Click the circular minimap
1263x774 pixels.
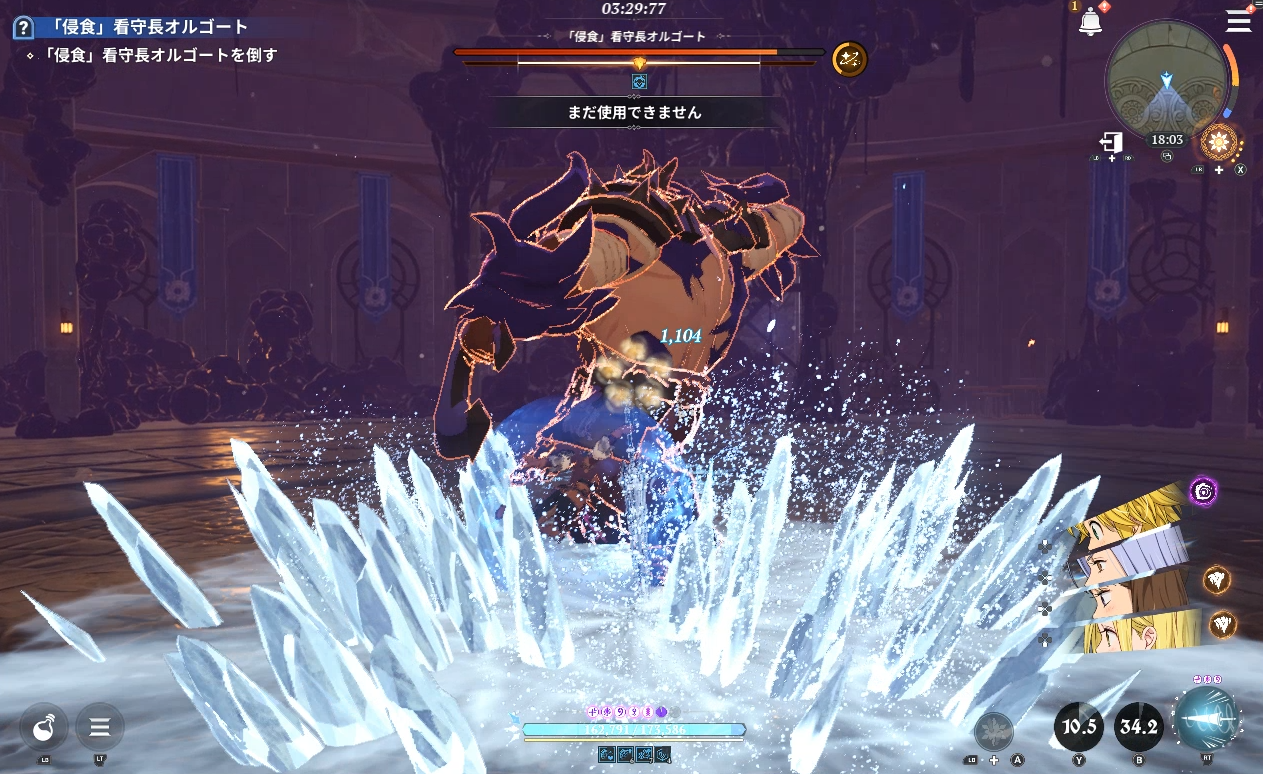pyautogui.click(x=1167, y=78)
